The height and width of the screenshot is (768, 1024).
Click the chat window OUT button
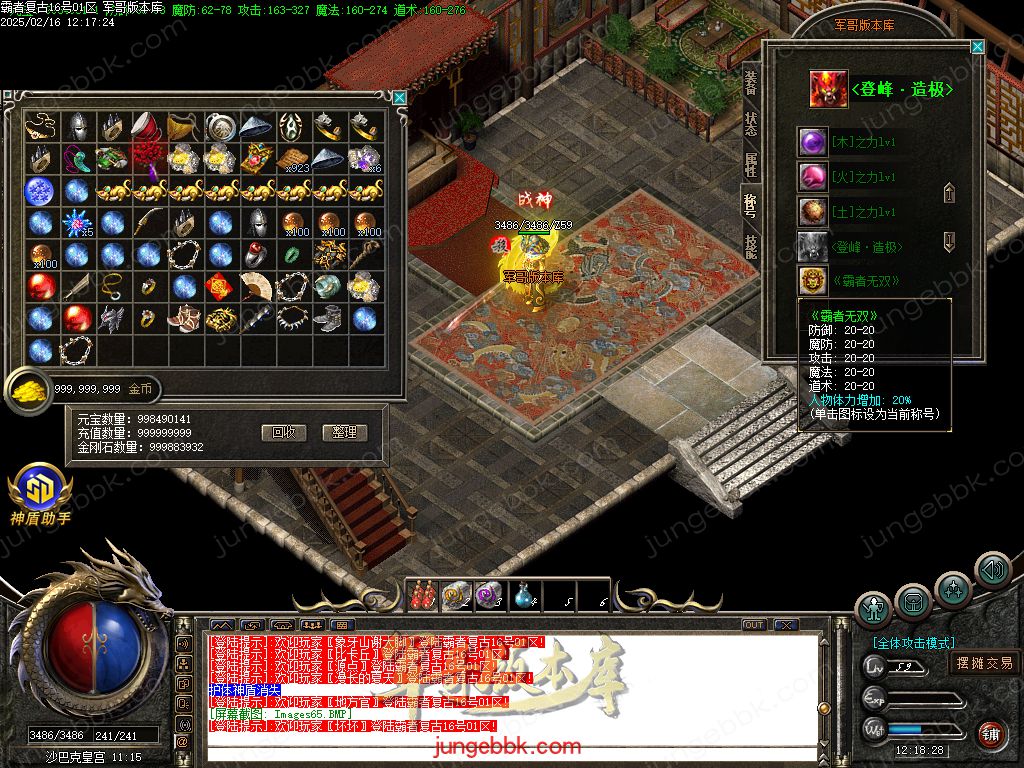click(x=754, y=625)
